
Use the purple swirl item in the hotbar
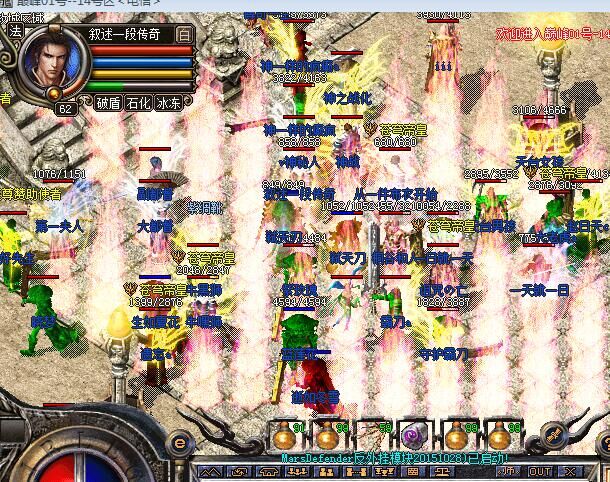(x=414, y=435)
